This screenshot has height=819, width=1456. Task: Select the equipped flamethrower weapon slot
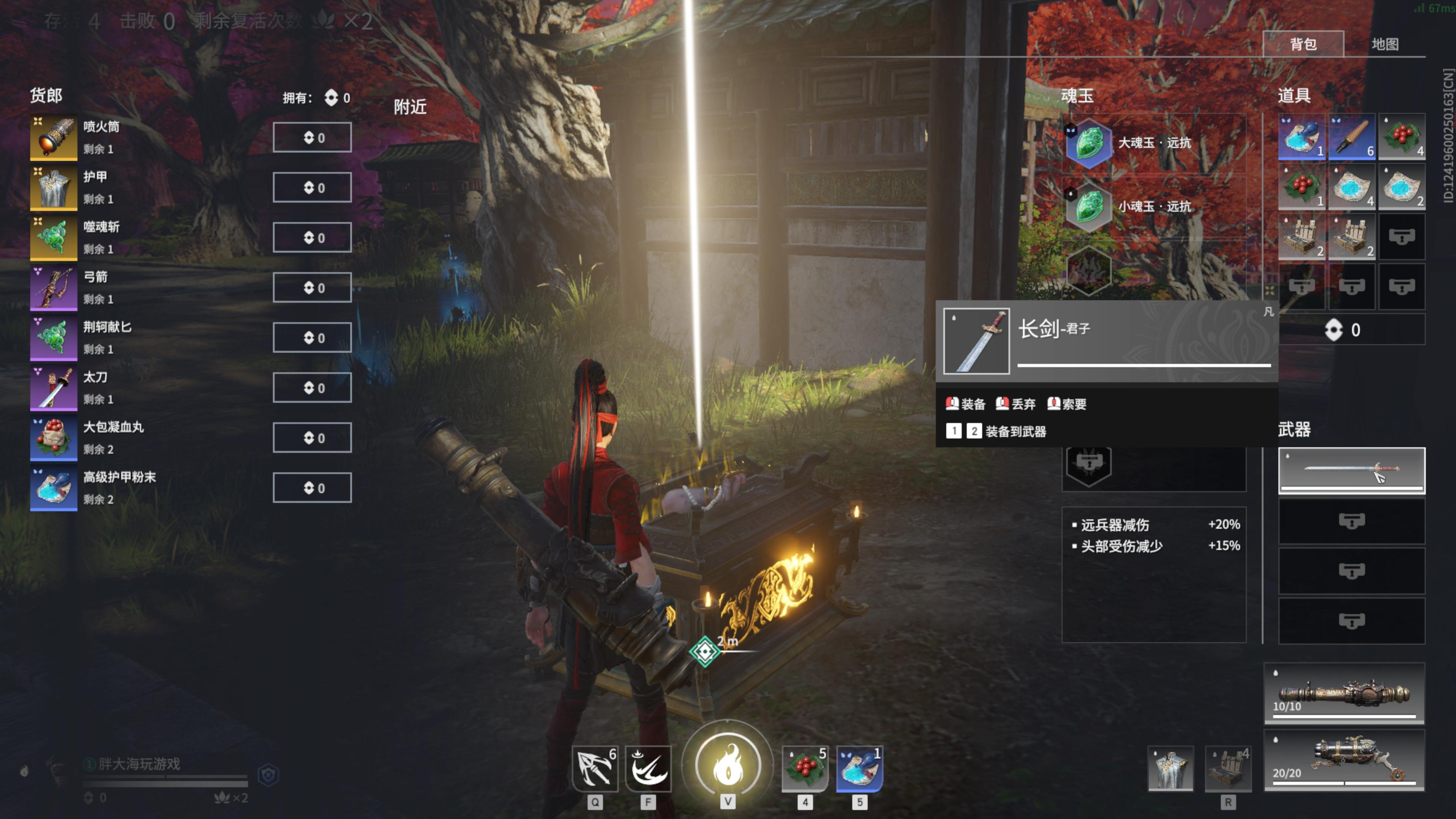click(x=1343, y=760)
